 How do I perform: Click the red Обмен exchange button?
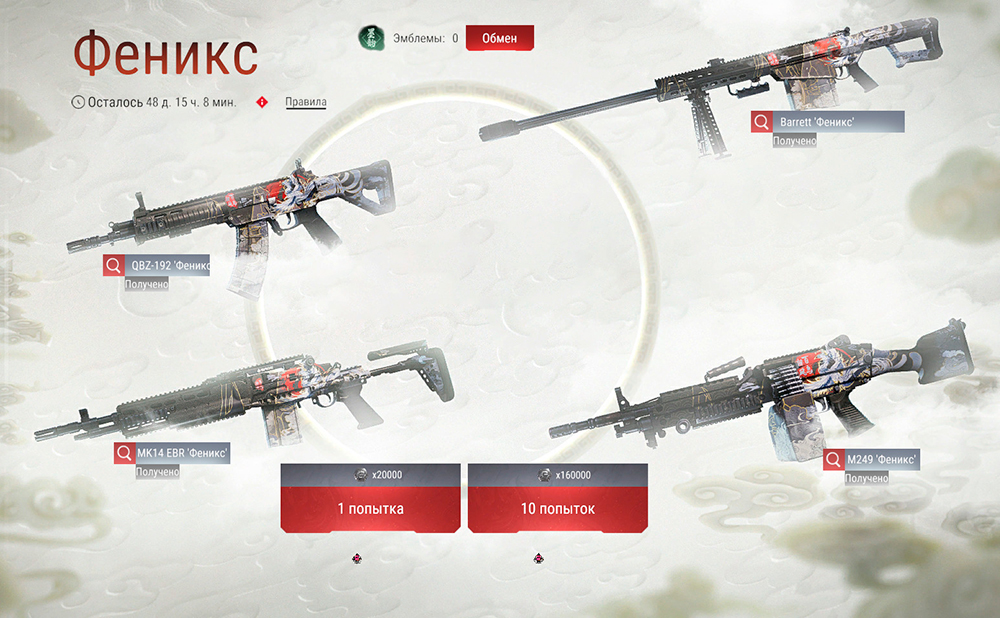[499, 38]
